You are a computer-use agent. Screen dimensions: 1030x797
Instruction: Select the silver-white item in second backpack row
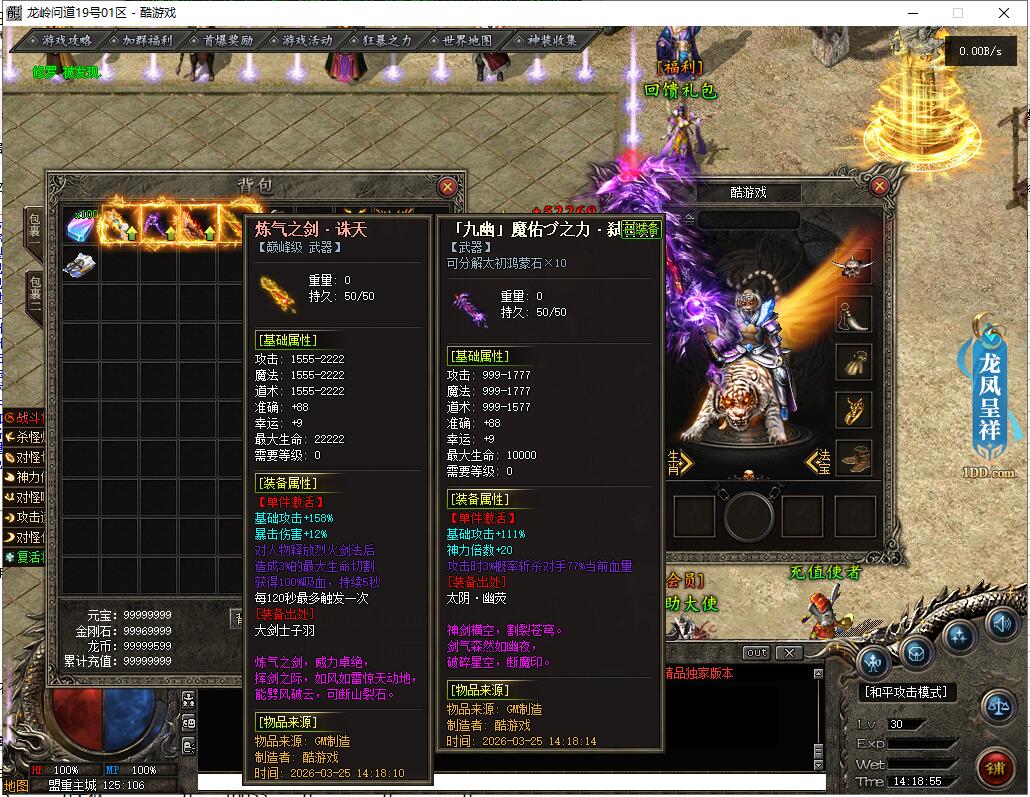pos(80,265)
